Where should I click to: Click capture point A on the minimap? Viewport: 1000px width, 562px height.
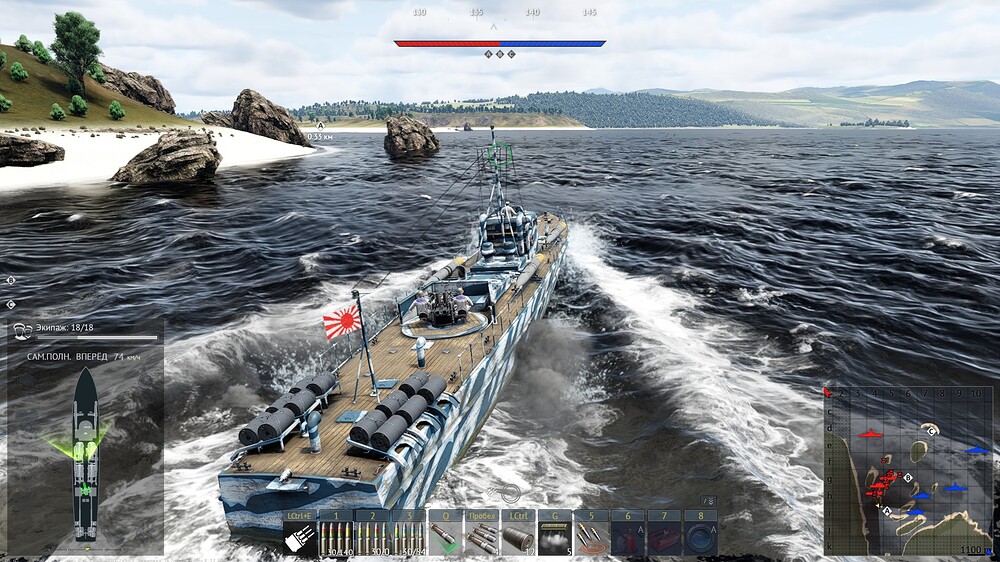(886, 510)
